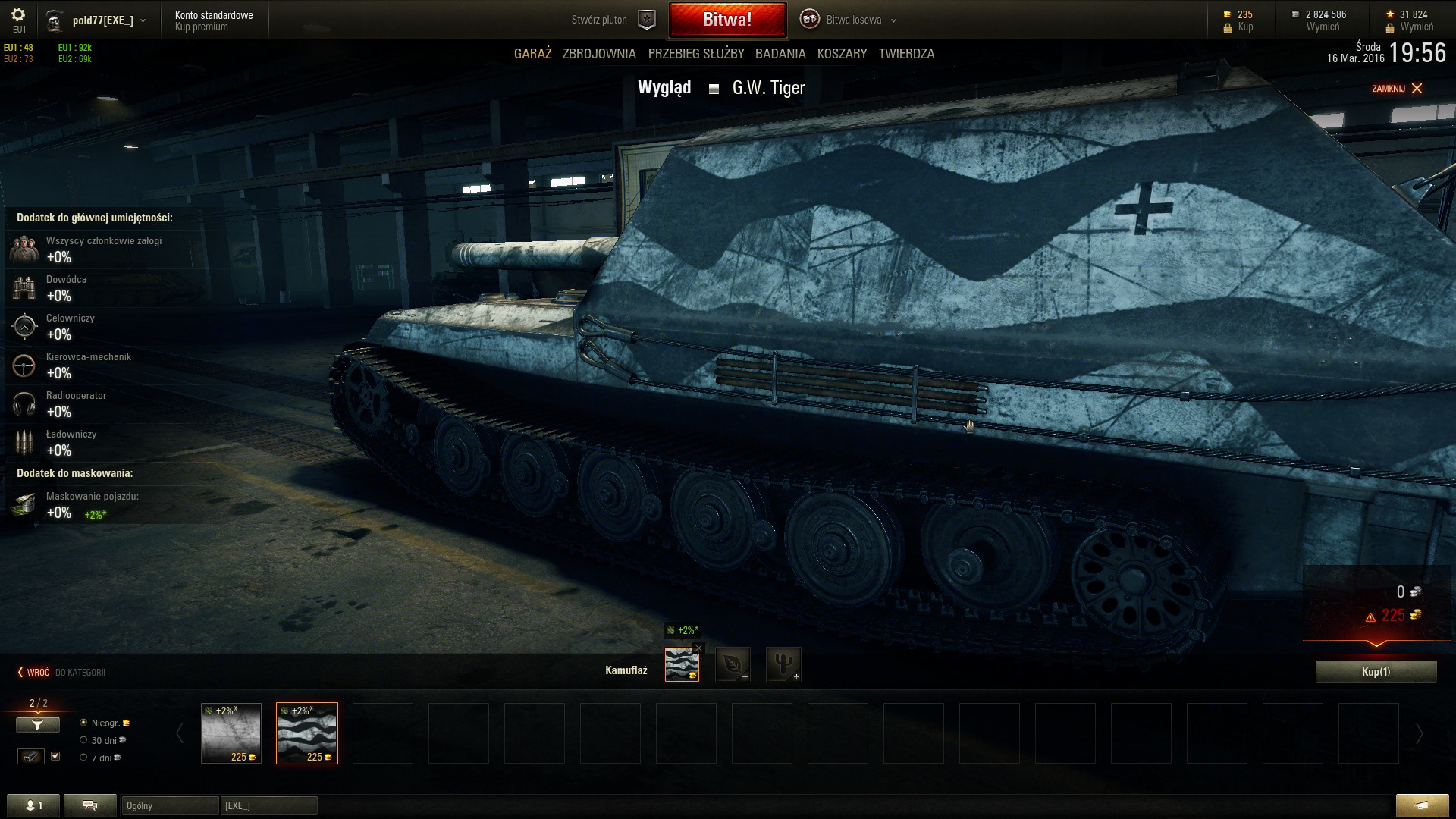The image size is (1456, 819).
Task: Open the Ogólny chat channel
Action: coord(169,805)
